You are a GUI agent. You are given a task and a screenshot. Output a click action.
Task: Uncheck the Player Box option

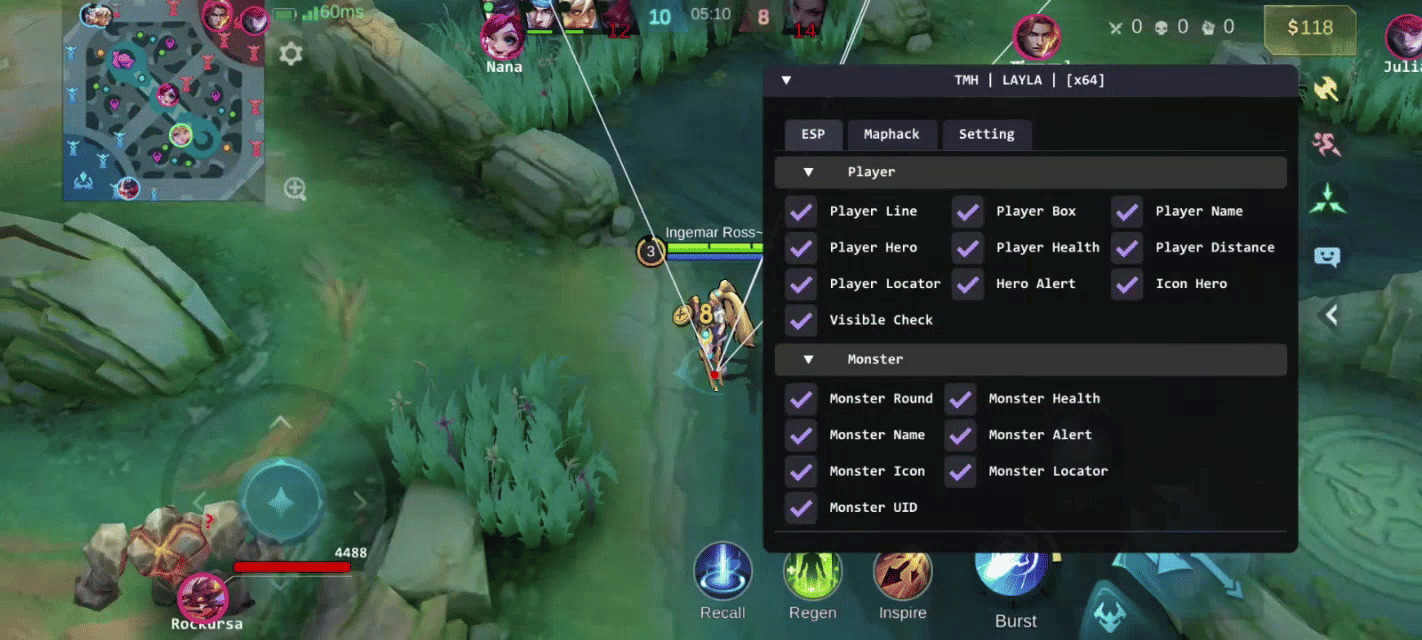pos(967,212)
